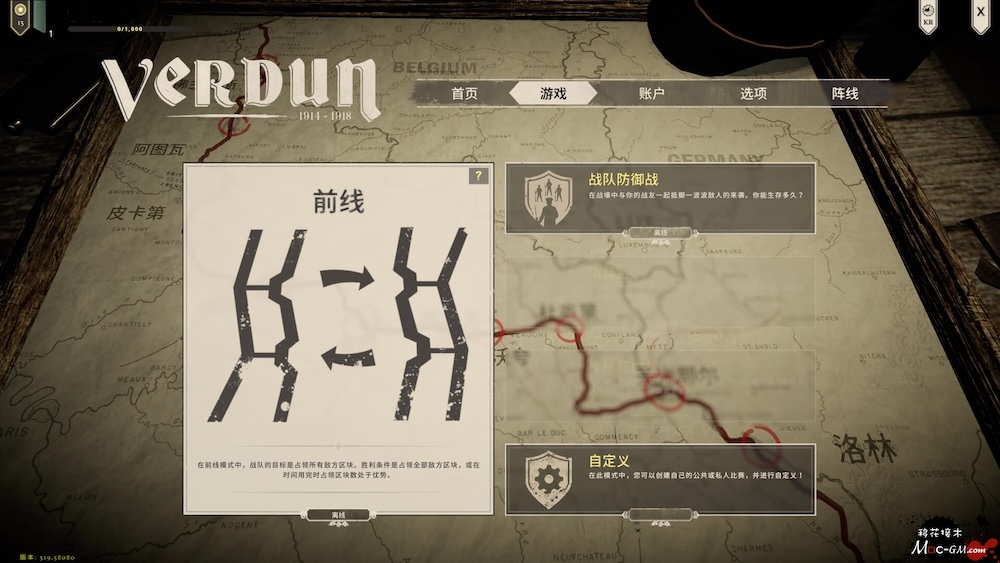1000x563 pixels.
Task: Click the 离线 button under the 前线 panel
Action: coord(338,515)
